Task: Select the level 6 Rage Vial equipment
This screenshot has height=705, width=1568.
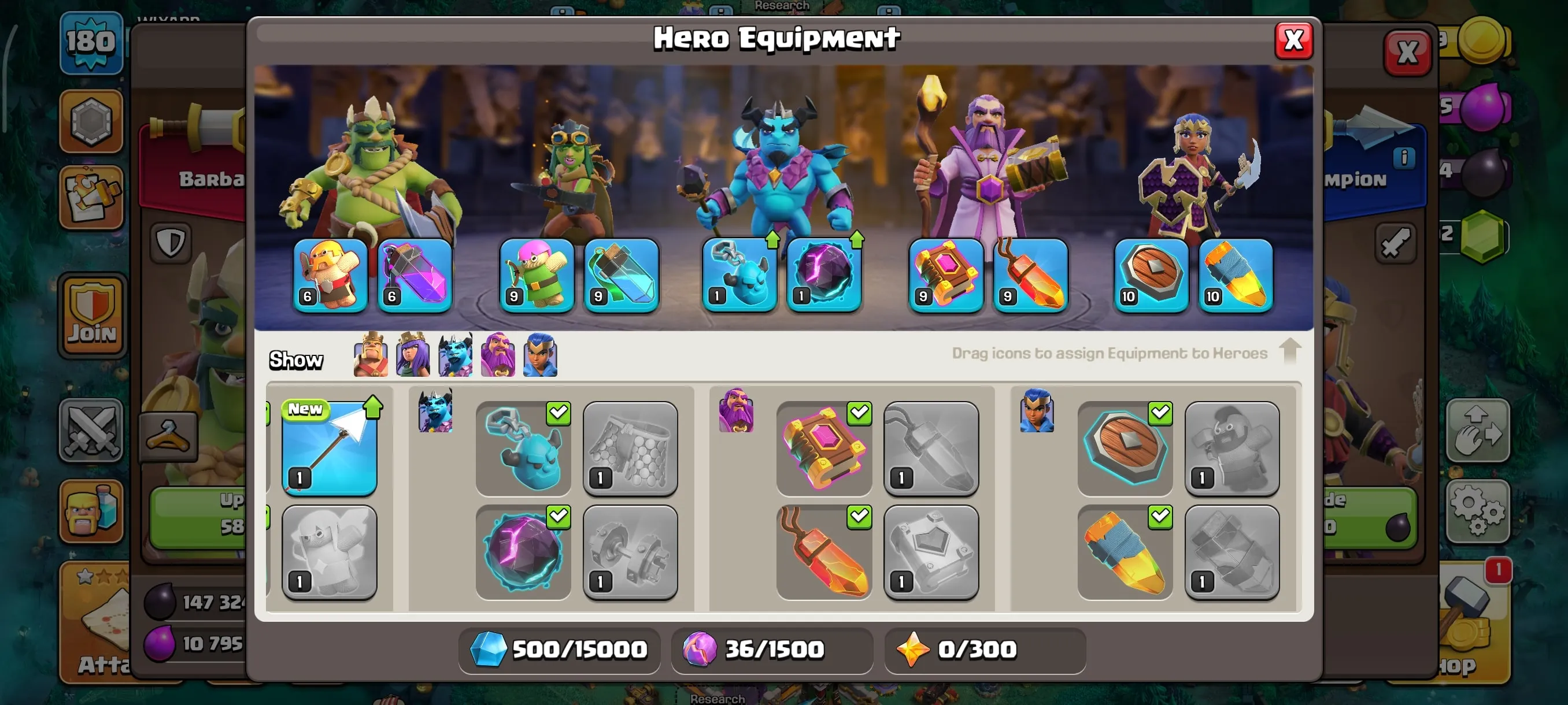Action: (x=415, y=277)
